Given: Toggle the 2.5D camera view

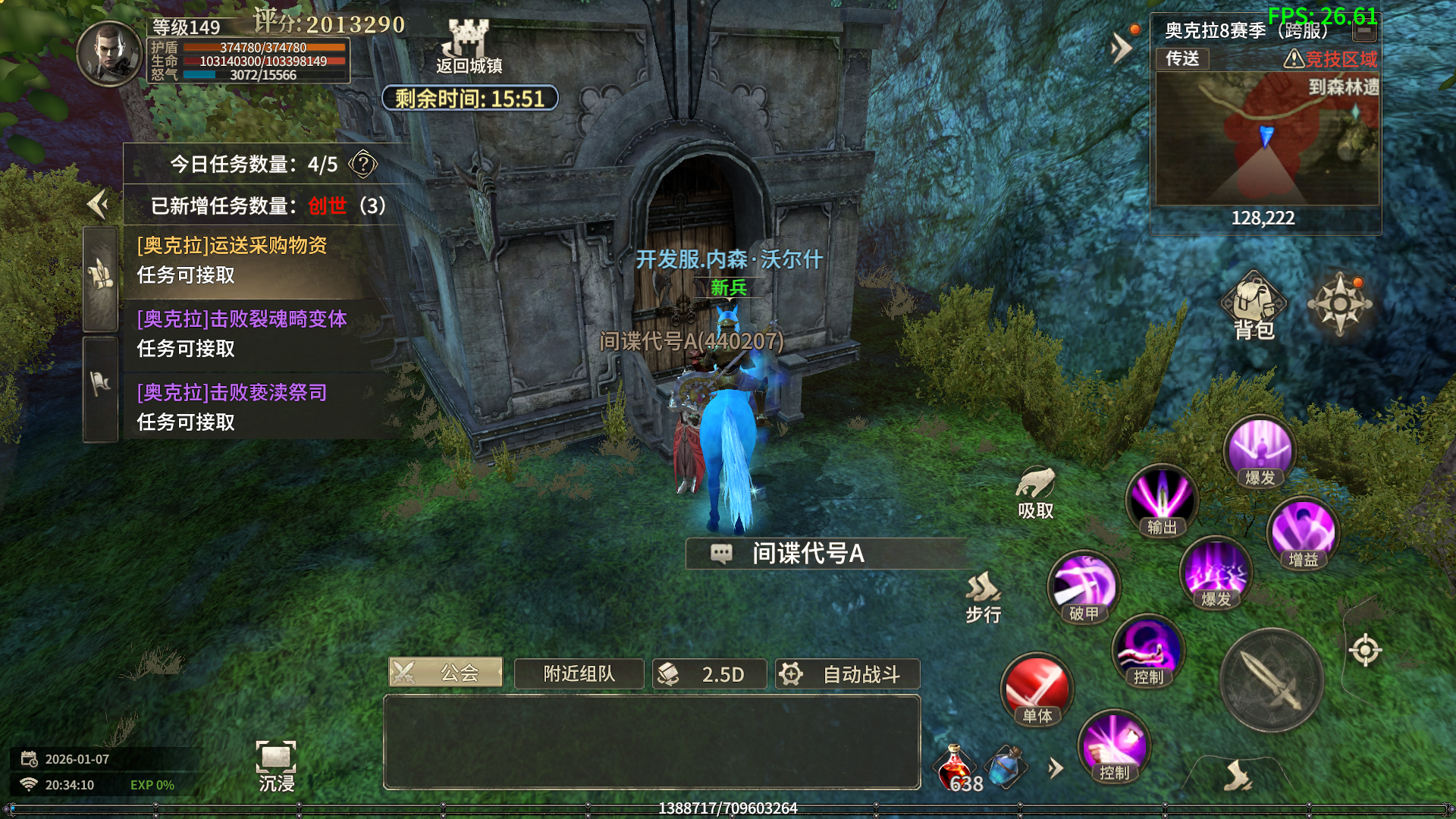Looking at the screenshot, I should [x=709, y=673].
